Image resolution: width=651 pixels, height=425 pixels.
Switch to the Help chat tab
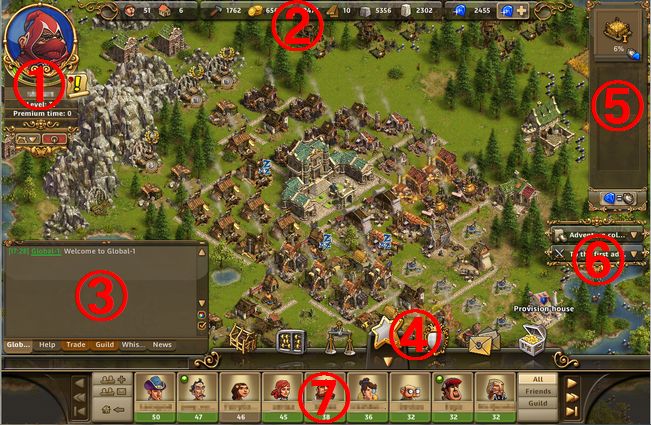47,345
